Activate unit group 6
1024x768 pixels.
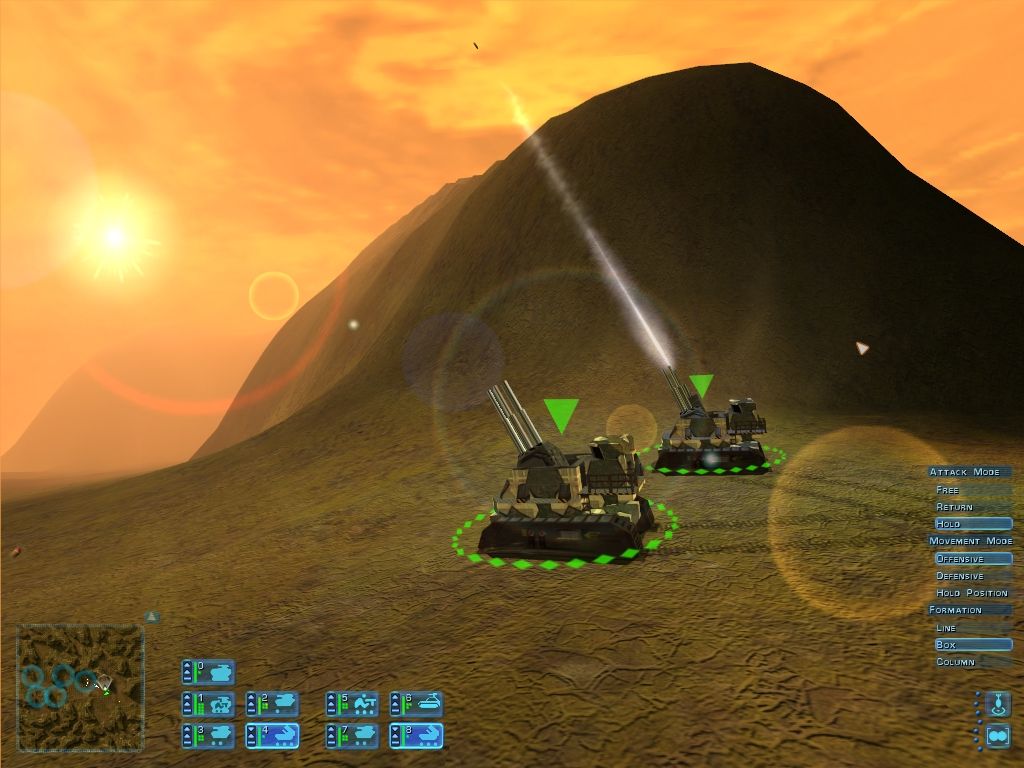pos(416,704)
